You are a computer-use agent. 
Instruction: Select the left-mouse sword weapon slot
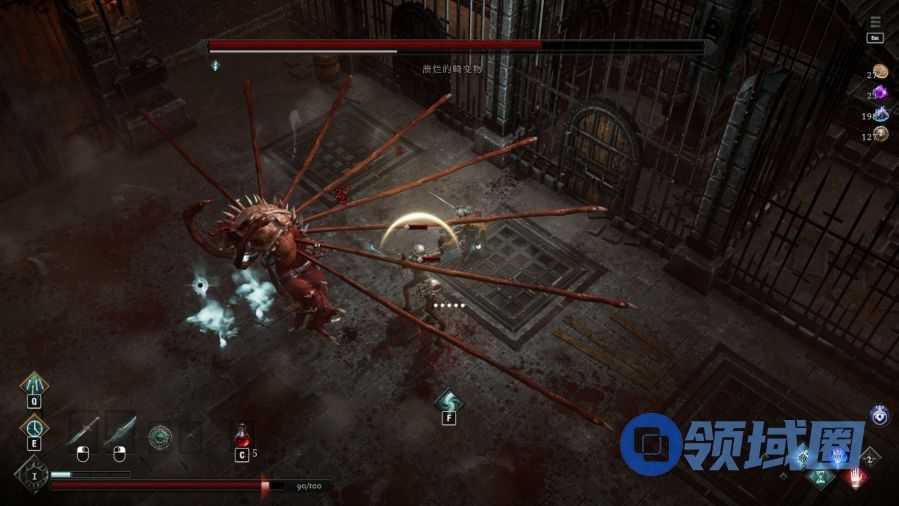click(84, 431)
